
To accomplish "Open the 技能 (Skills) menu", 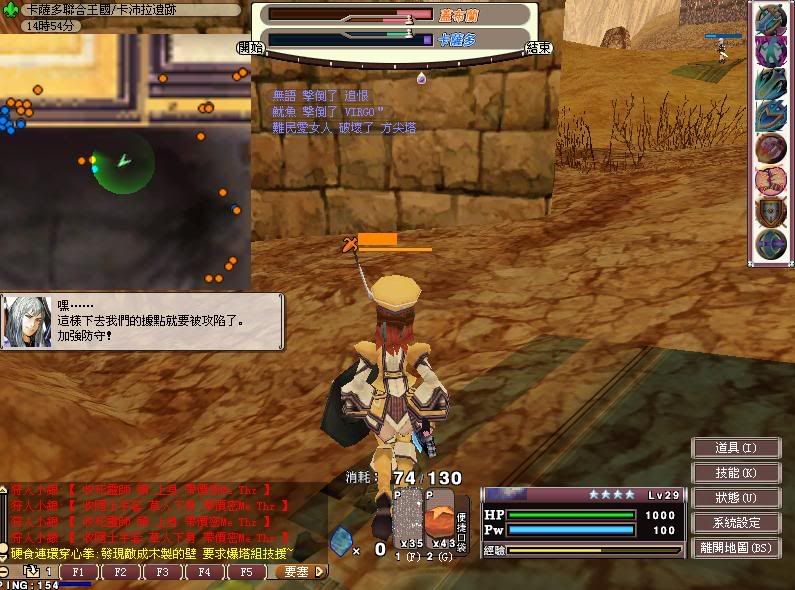I will [x=735, y=472].
